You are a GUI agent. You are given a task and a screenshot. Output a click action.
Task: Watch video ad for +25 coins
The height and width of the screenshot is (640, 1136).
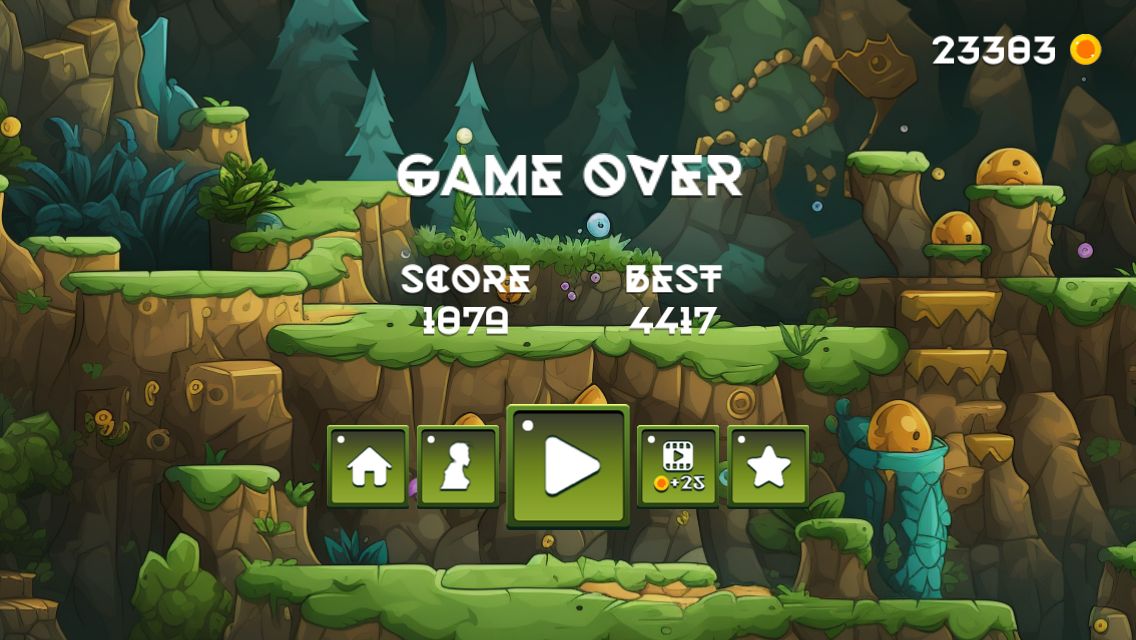(678, 466)
